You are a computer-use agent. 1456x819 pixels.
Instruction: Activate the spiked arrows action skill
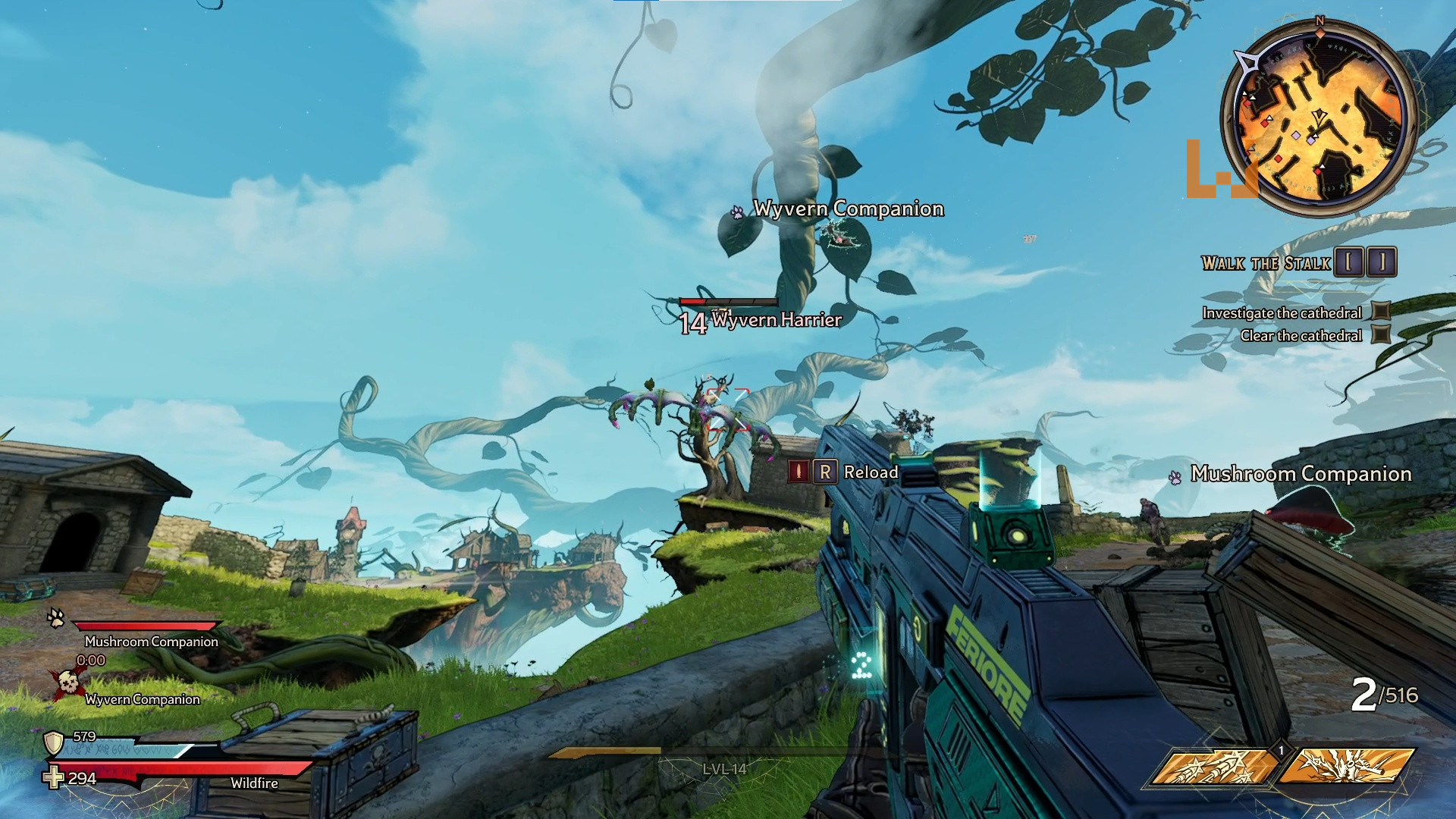(x=1215, y=766)
